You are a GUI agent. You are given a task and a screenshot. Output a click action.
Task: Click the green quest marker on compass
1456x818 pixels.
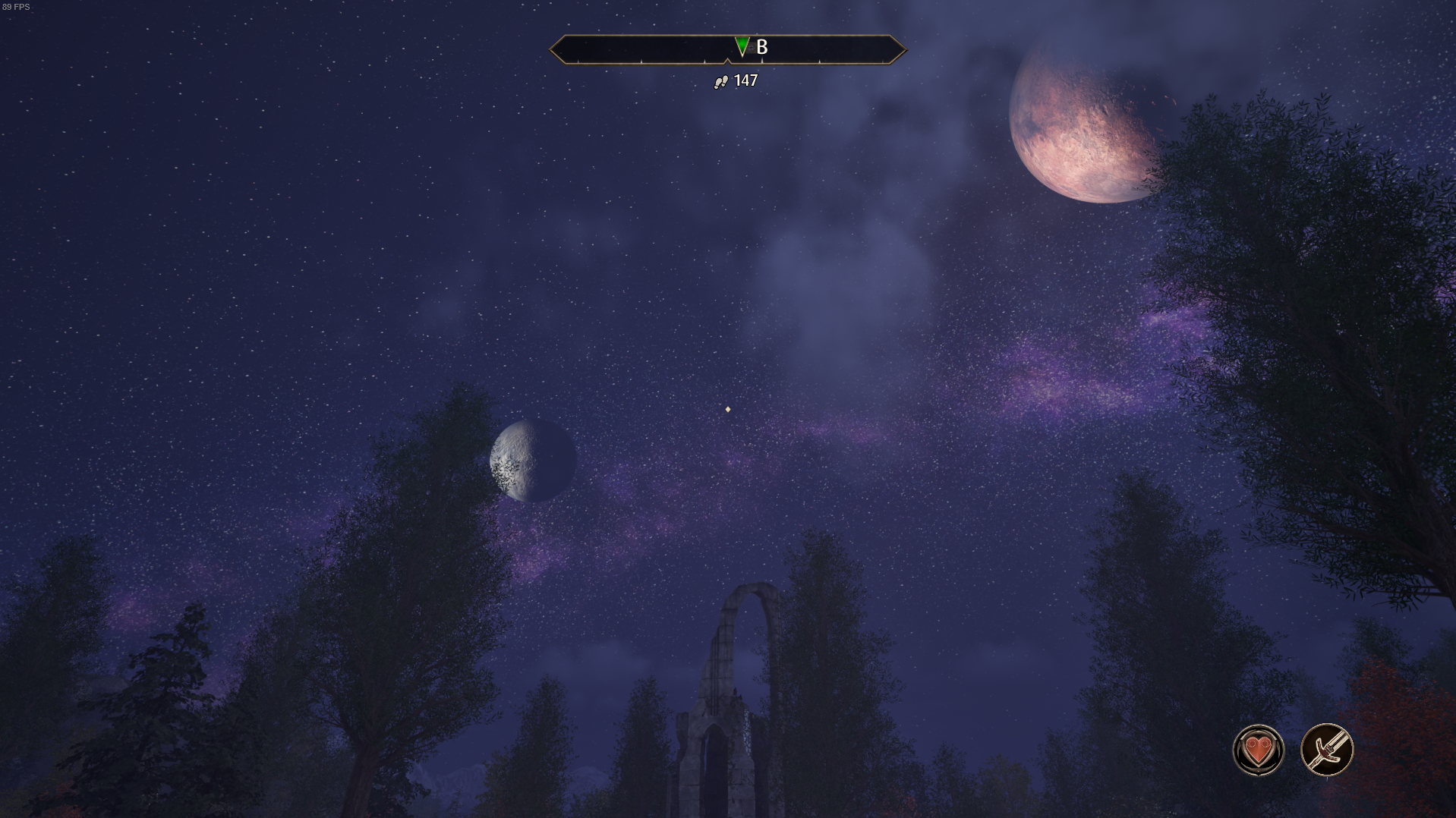point(742,47)
